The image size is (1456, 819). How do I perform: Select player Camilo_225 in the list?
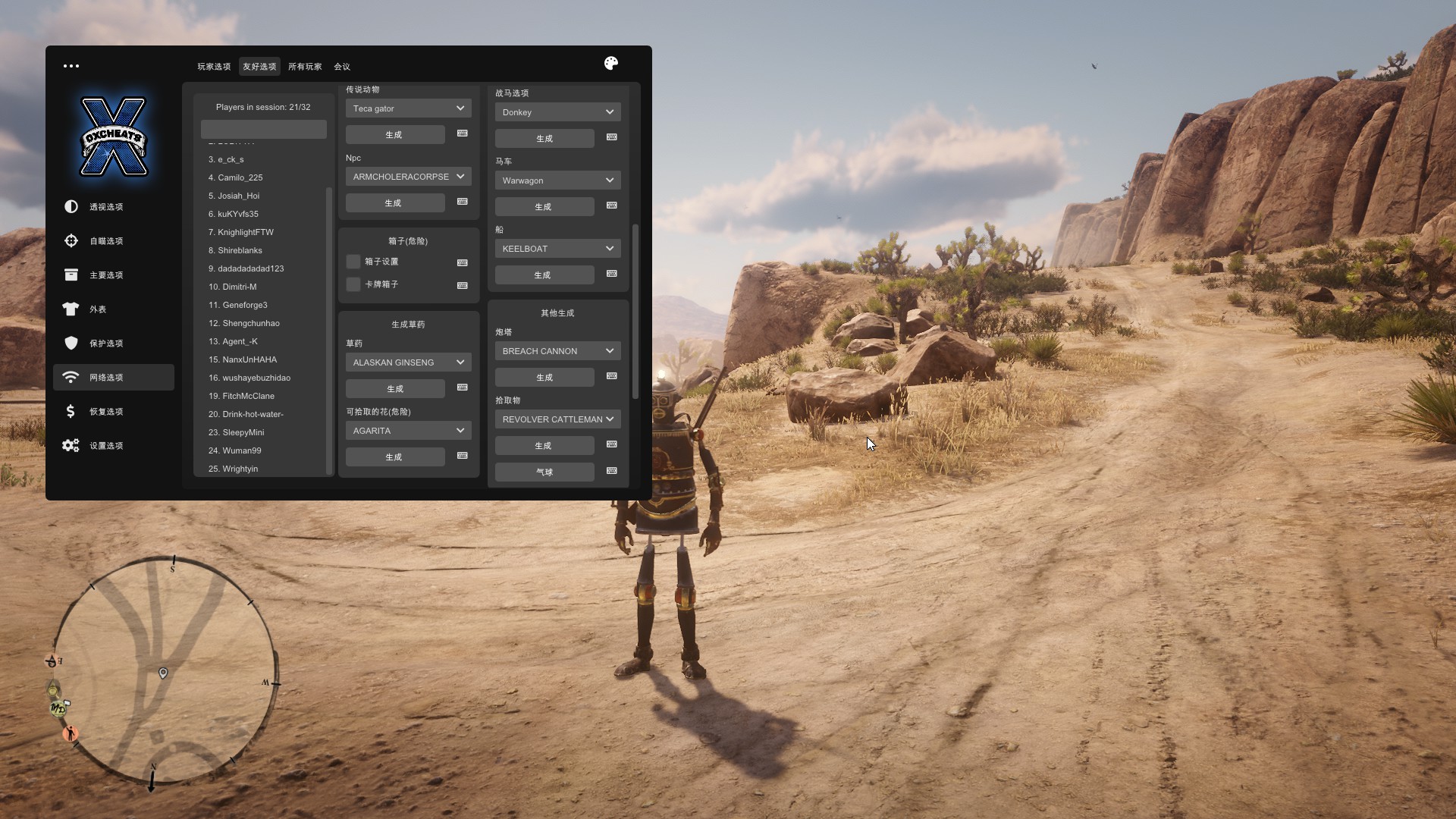point(240,177)
